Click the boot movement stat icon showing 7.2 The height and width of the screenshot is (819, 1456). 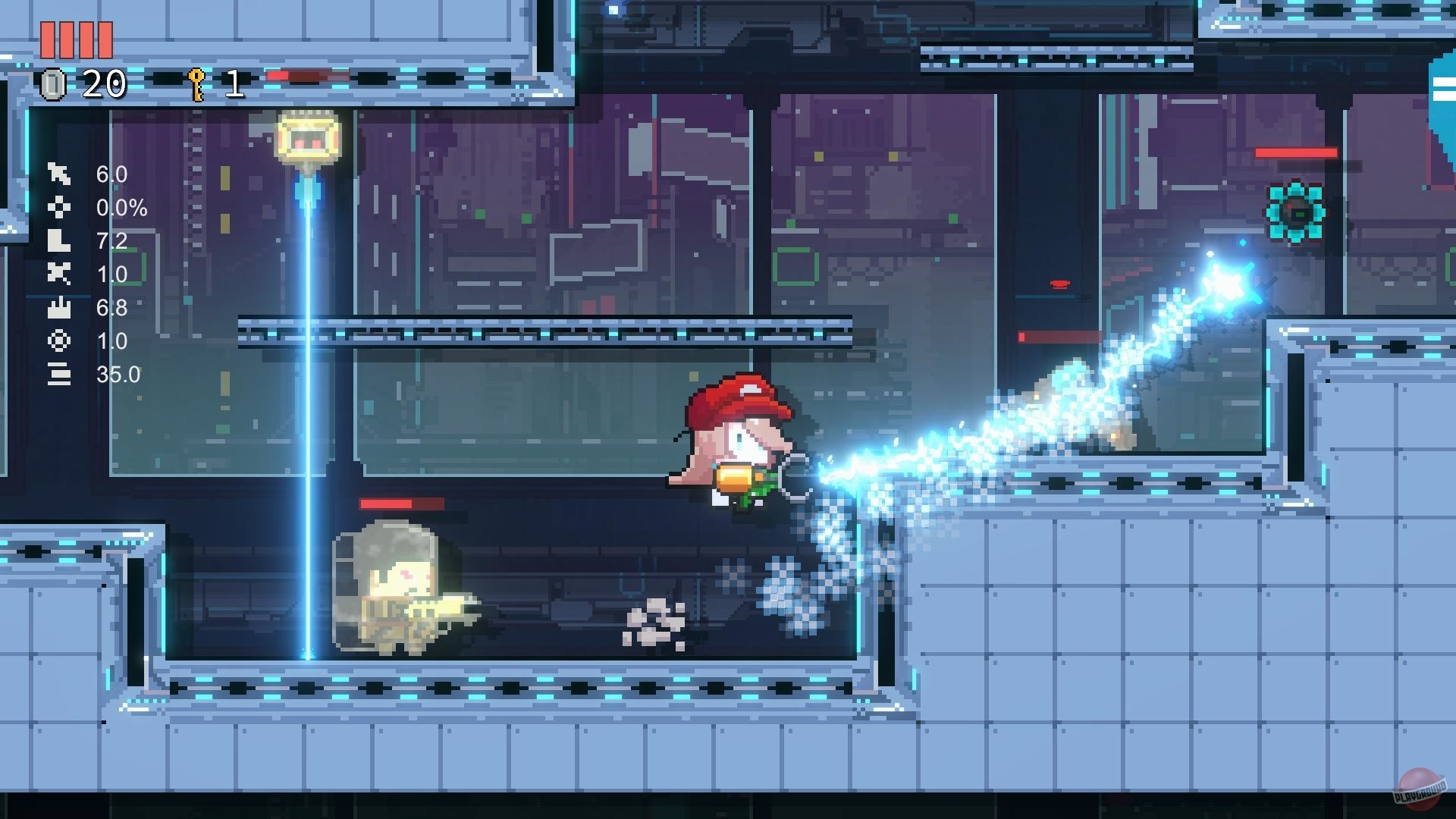(59, 241)
